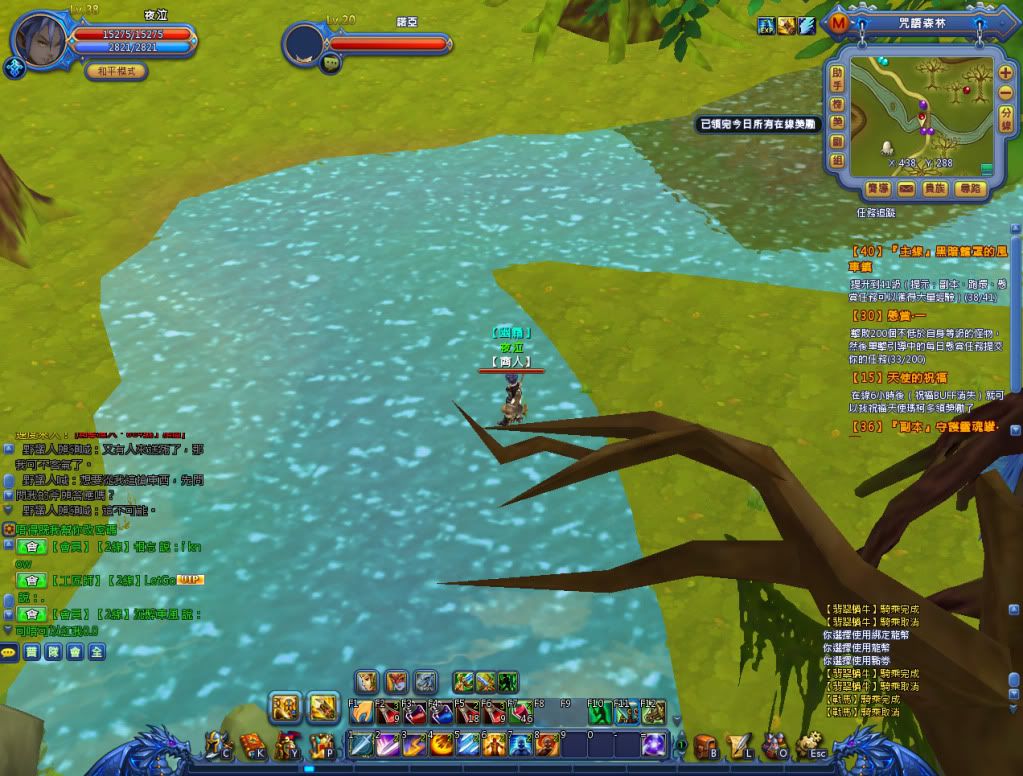
Task: Zoom out the minimap with minus button
Action: coord(1005,92)
